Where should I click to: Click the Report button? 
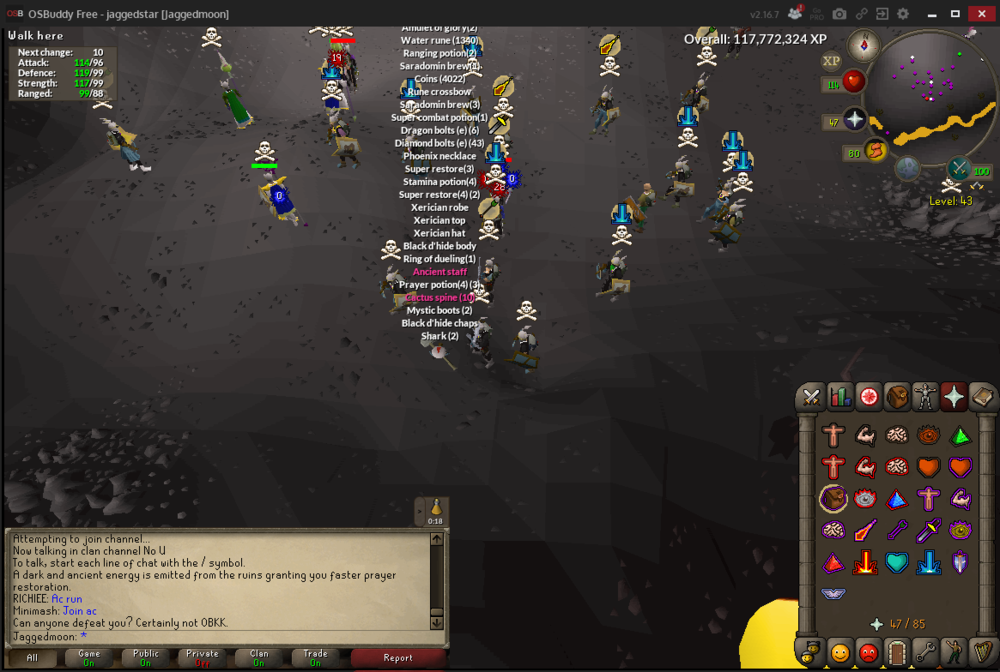[x=397, y=658]
